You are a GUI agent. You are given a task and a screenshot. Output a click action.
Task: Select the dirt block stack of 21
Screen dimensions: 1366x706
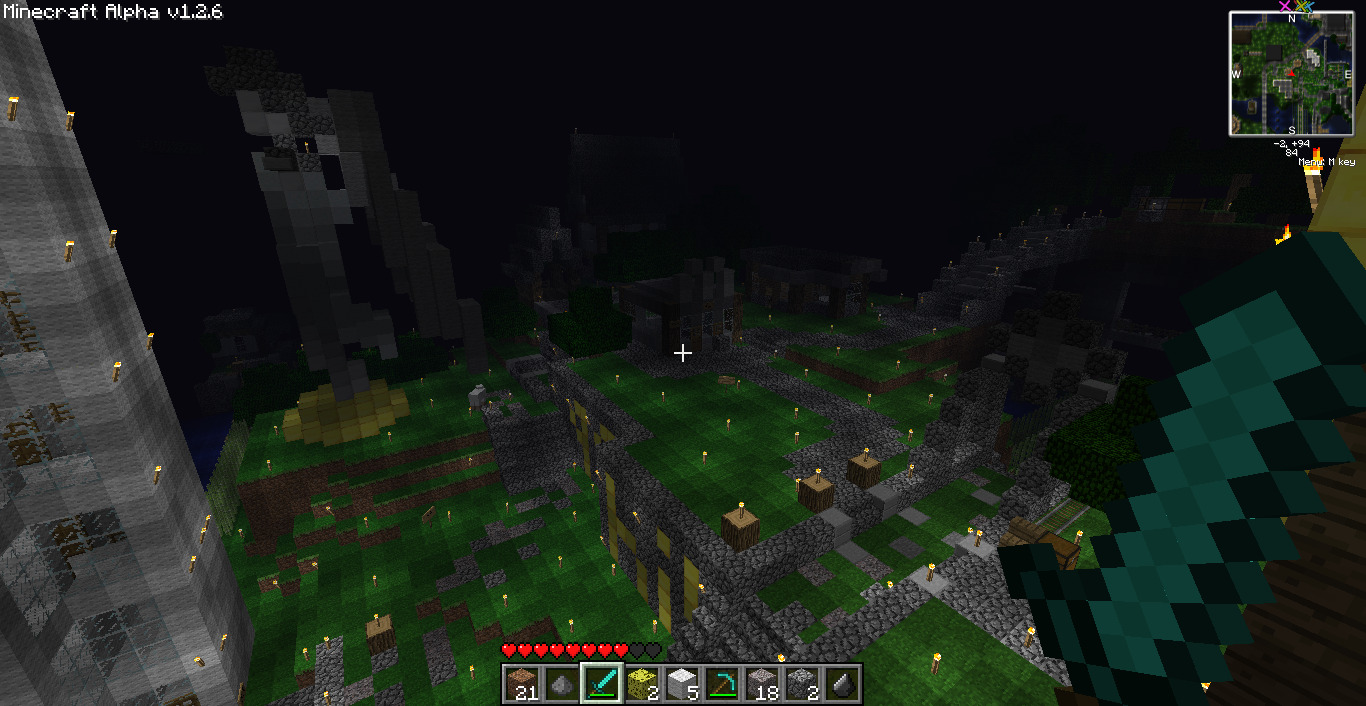(x=522, y=684)
